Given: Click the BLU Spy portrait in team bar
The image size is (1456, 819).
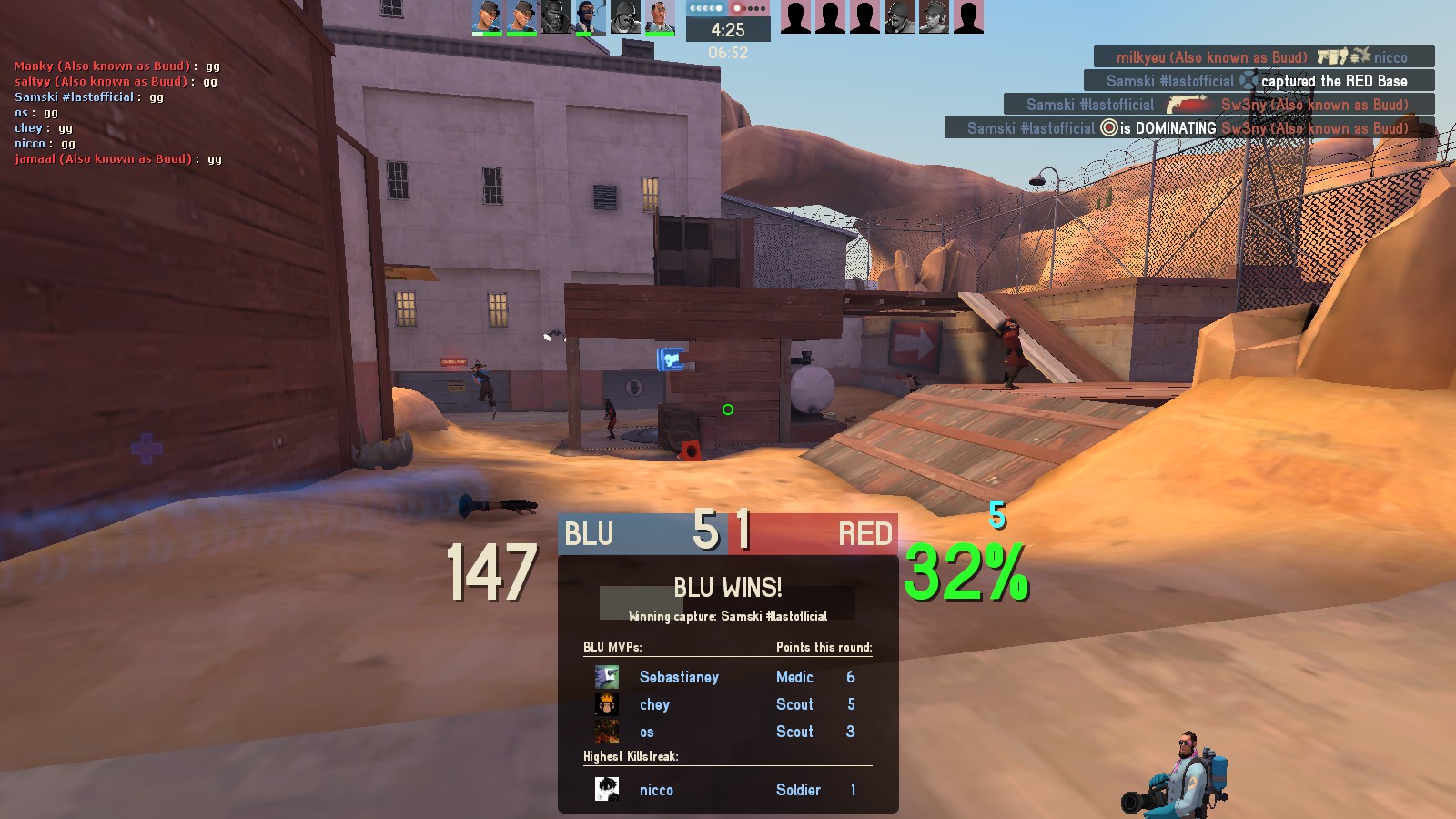Looking at the screenshot, I should click(x=591, y=17).
